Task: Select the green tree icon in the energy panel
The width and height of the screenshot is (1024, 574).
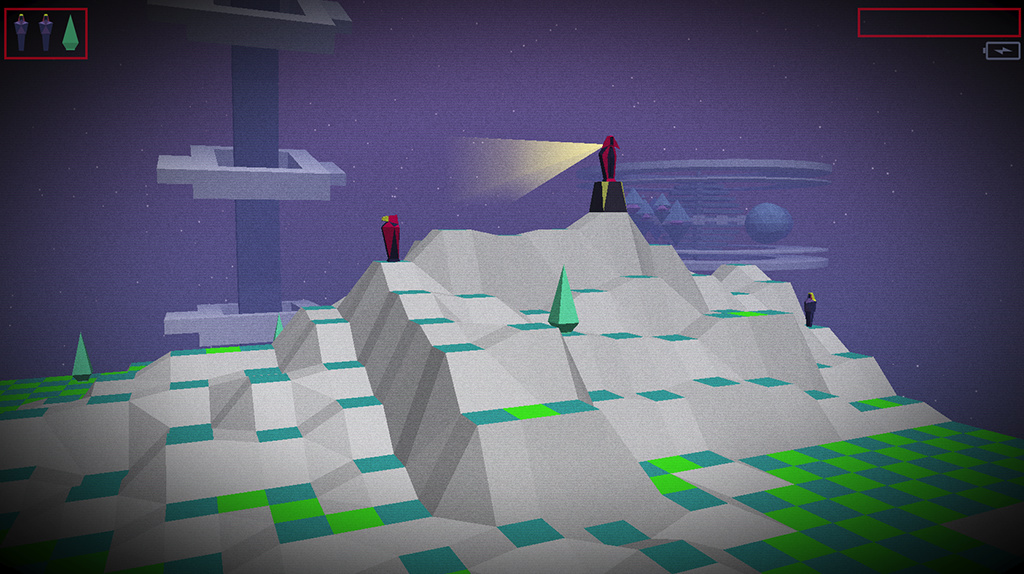Action: point(70,33)
